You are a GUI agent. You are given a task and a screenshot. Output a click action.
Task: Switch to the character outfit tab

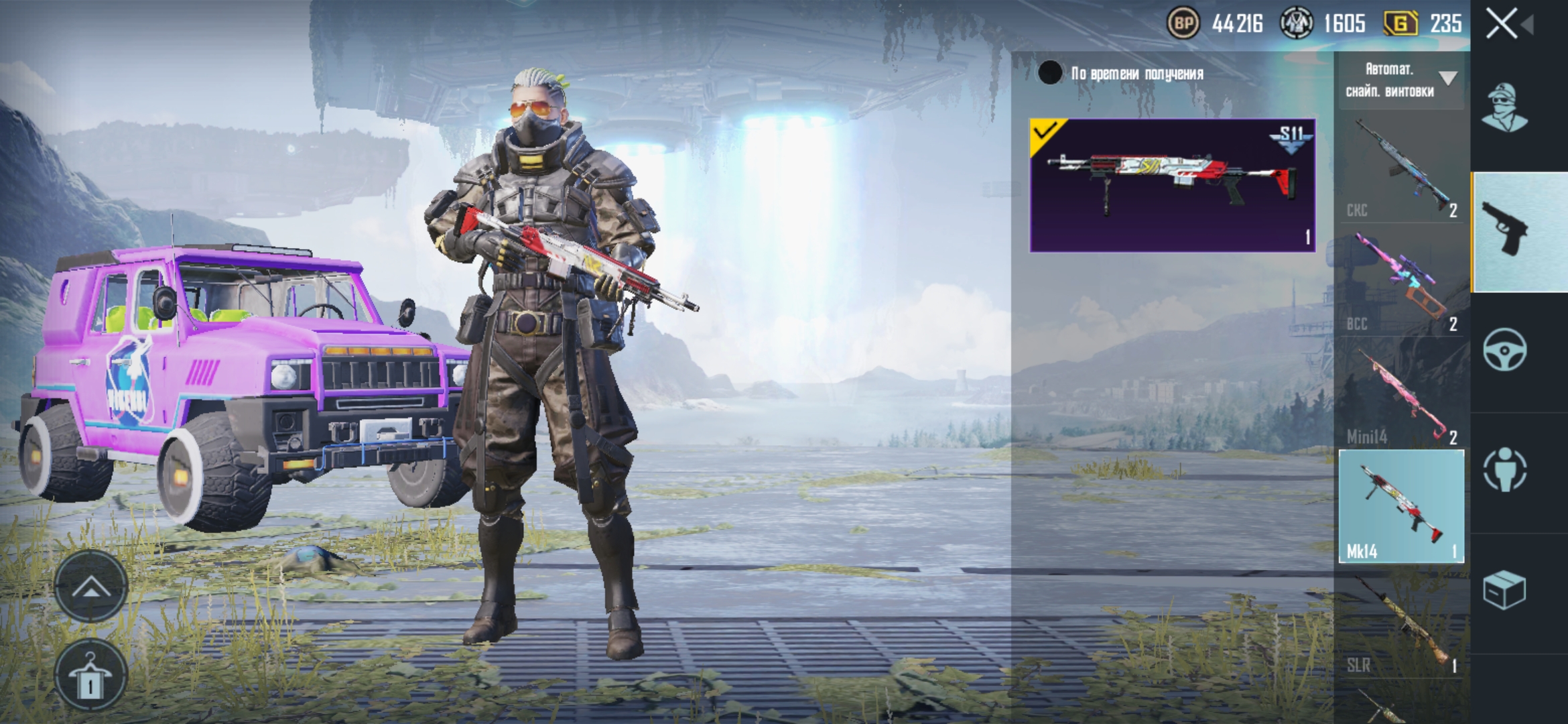coord(1505,107)
